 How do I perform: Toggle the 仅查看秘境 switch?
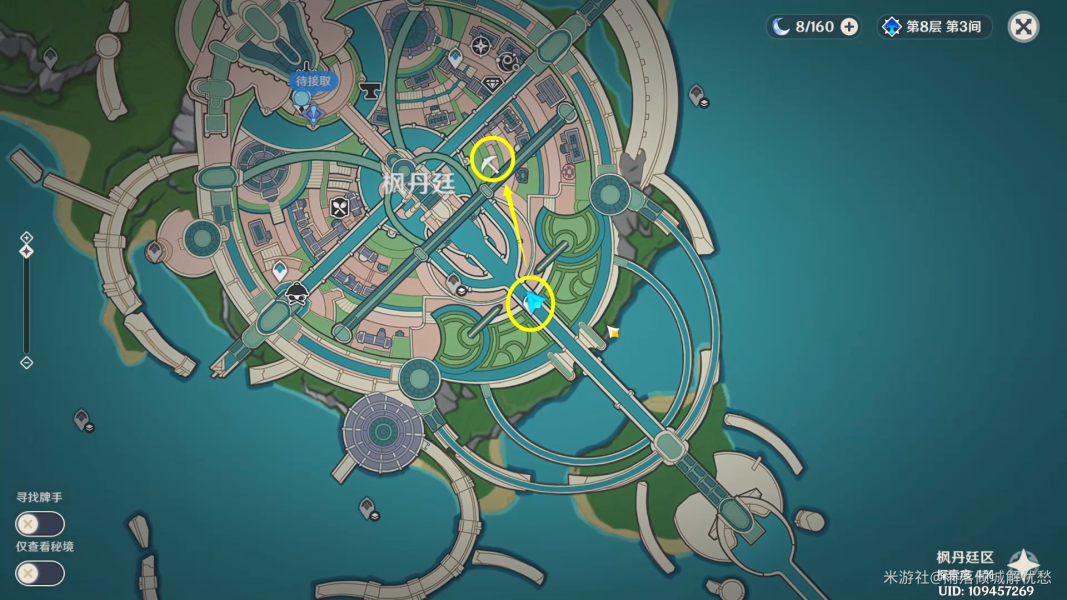[39, 573]
